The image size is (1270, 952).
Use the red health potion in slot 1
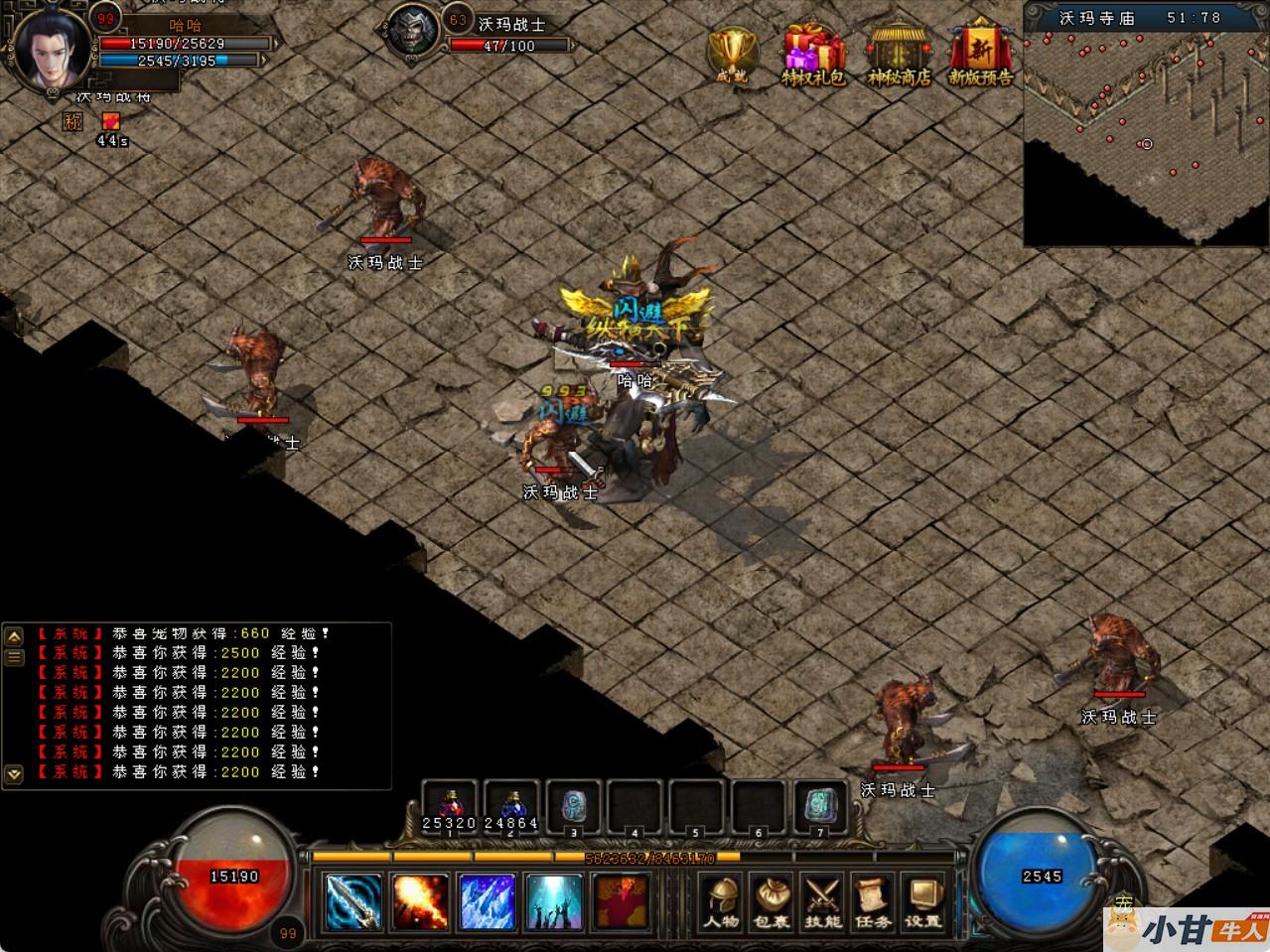click(450, 806)
